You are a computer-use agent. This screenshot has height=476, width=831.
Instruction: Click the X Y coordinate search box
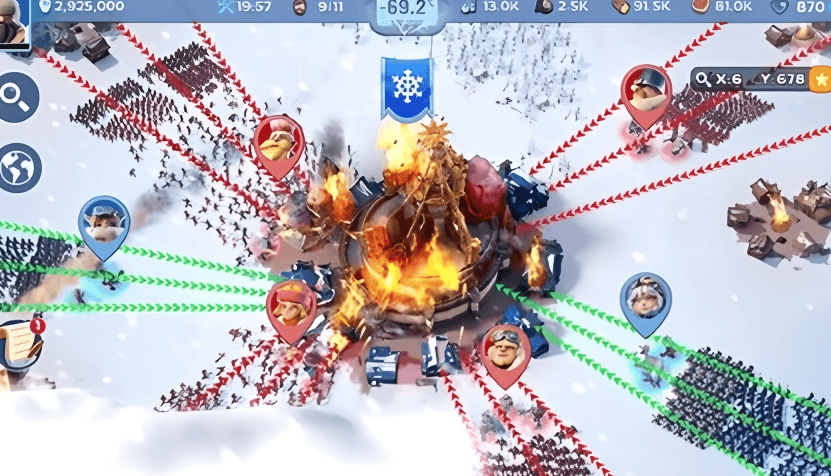point(750,79)
